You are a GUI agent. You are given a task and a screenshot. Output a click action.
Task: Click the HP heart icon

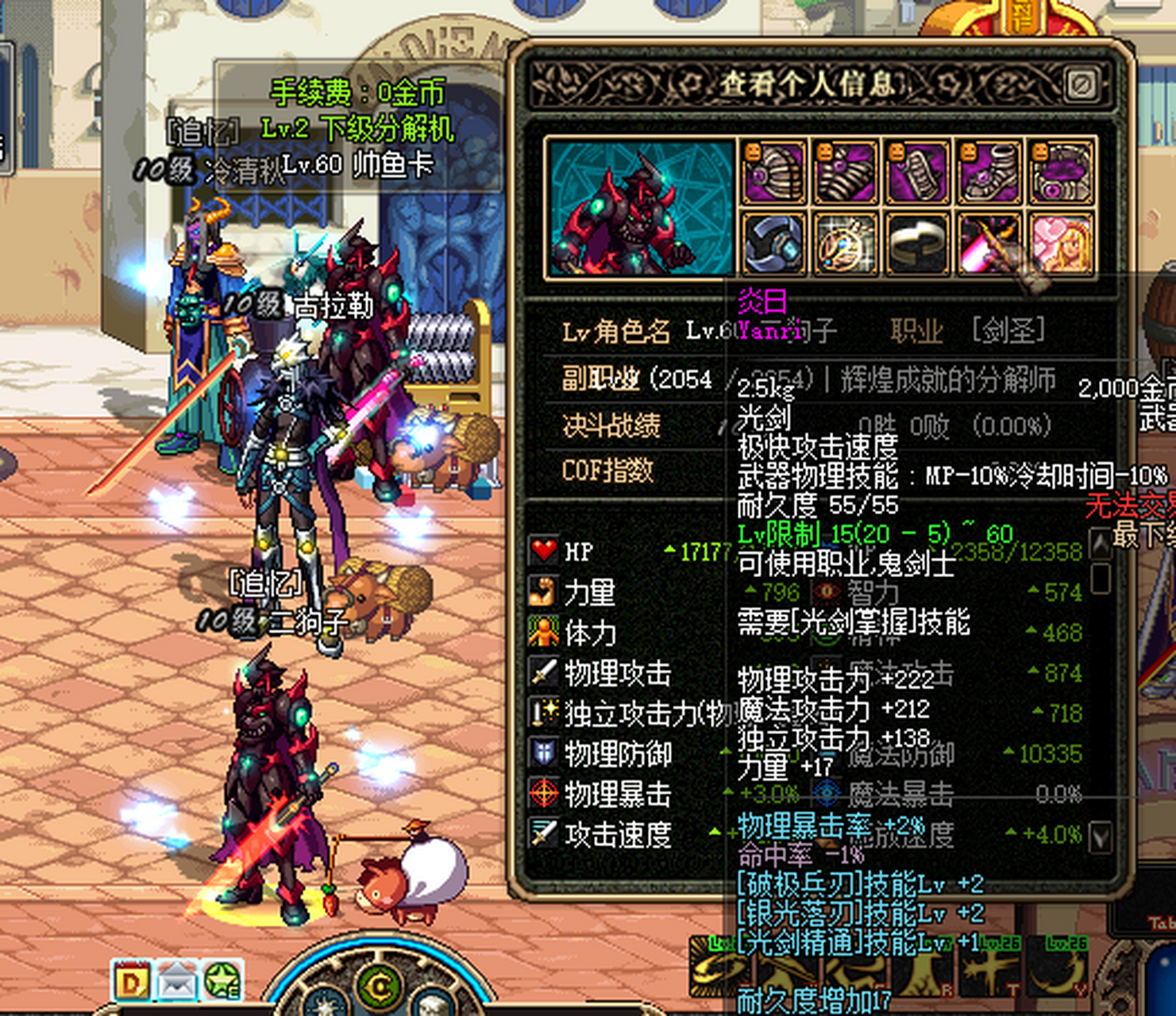545,551
